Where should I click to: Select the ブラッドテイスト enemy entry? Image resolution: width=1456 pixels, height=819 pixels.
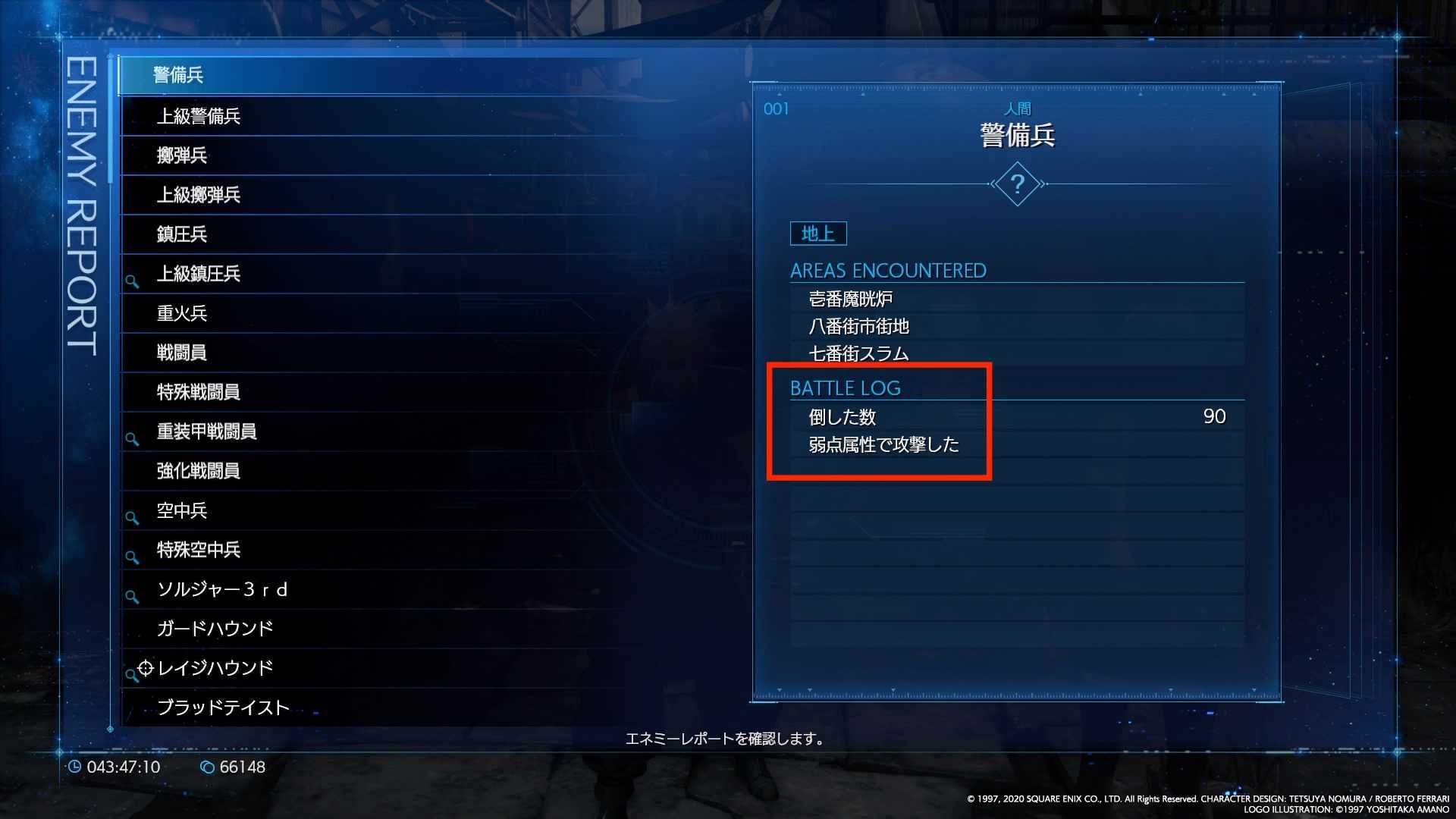click(303, 707)
